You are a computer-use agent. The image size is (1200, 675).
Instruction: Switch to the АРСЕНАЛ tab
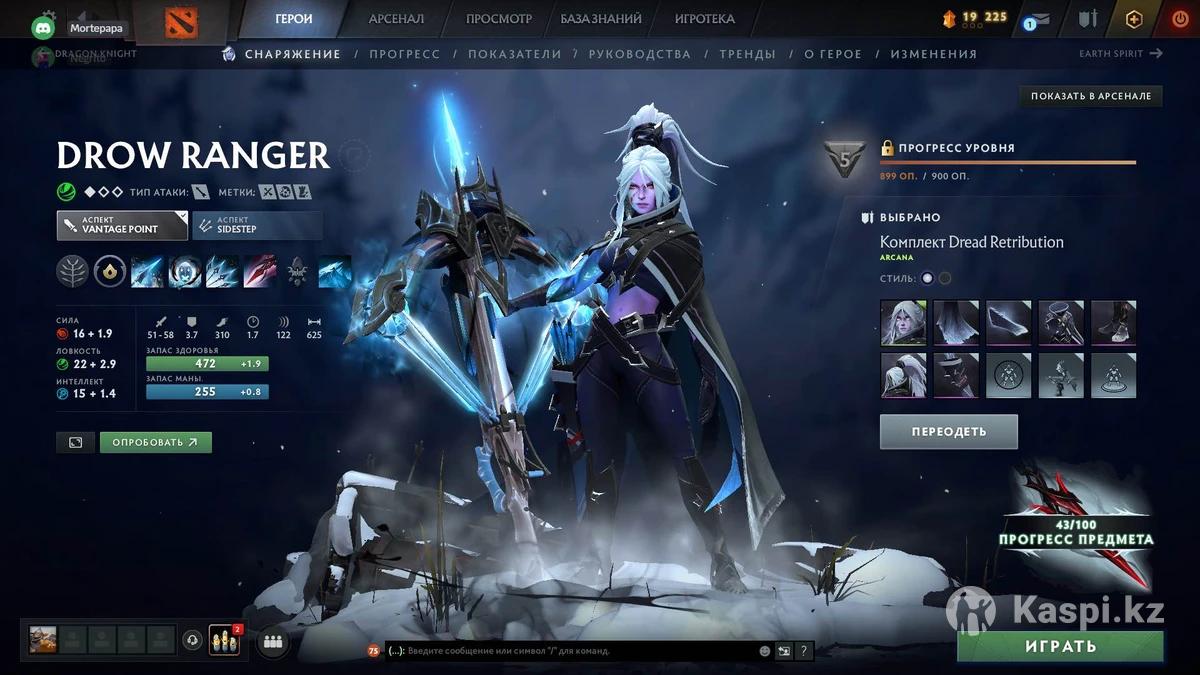coord(396,19)
